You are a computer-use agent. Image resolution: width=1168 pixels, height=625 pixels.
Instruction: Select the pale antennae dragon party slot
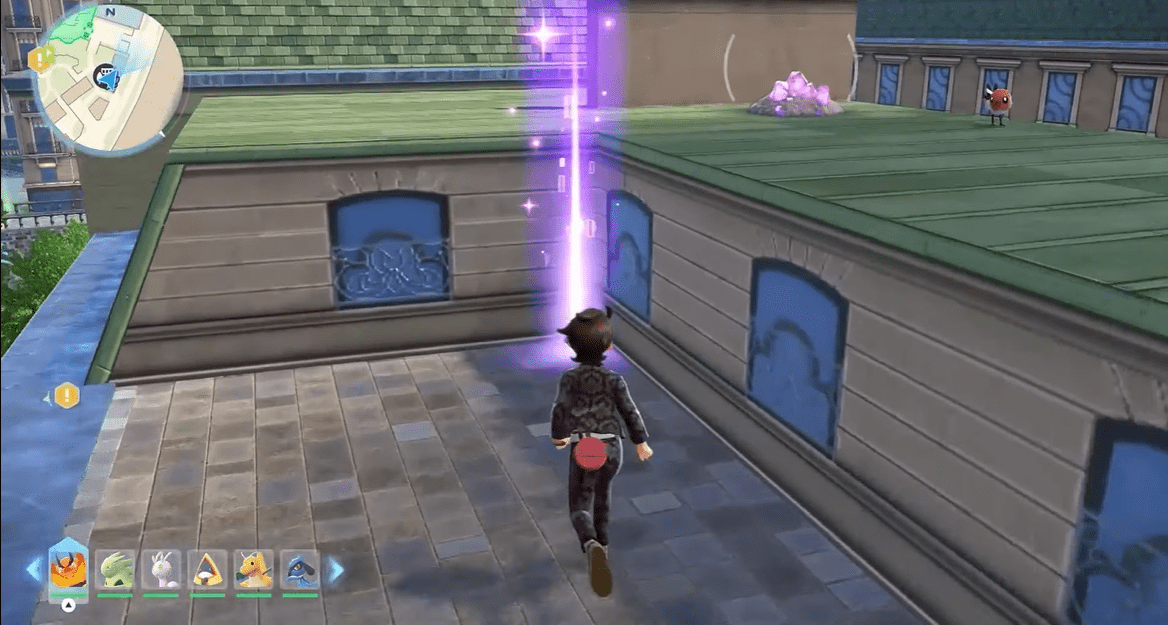(161, 570)
